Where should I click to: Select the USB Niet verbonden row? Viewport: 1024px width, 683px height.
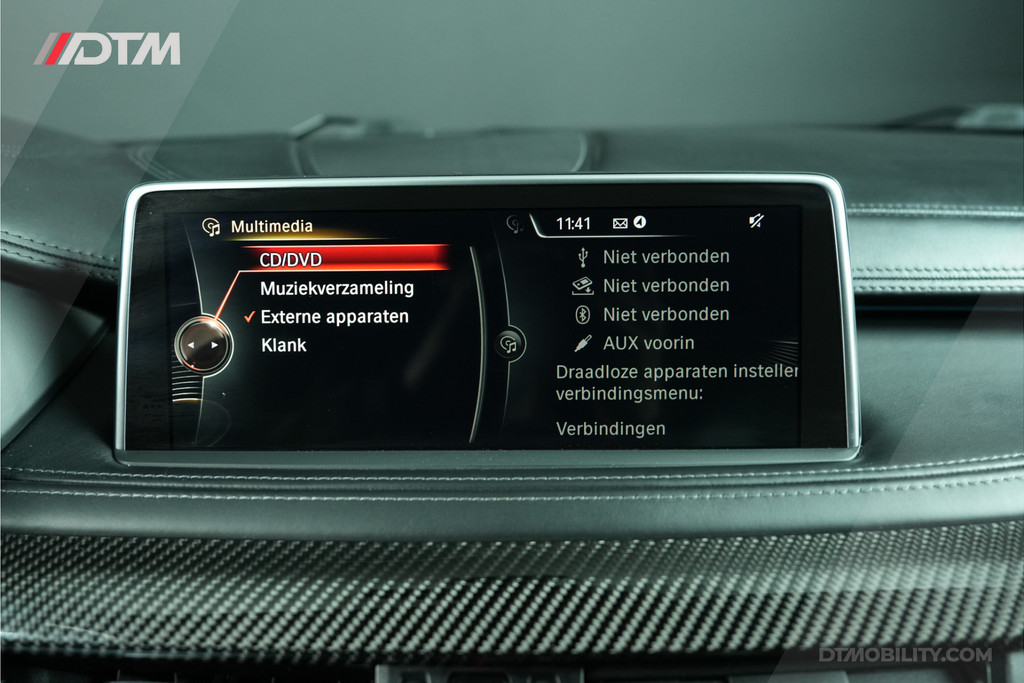click(x=665, y=257)
